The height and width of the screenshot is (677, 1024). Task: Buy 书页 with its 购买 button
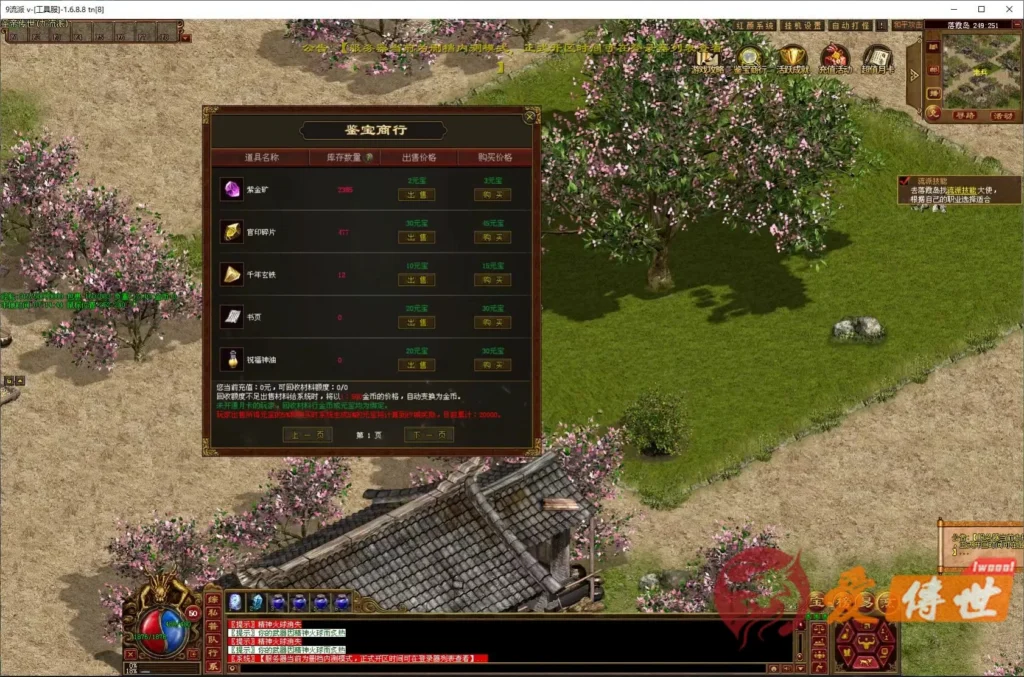click(492, 322)
